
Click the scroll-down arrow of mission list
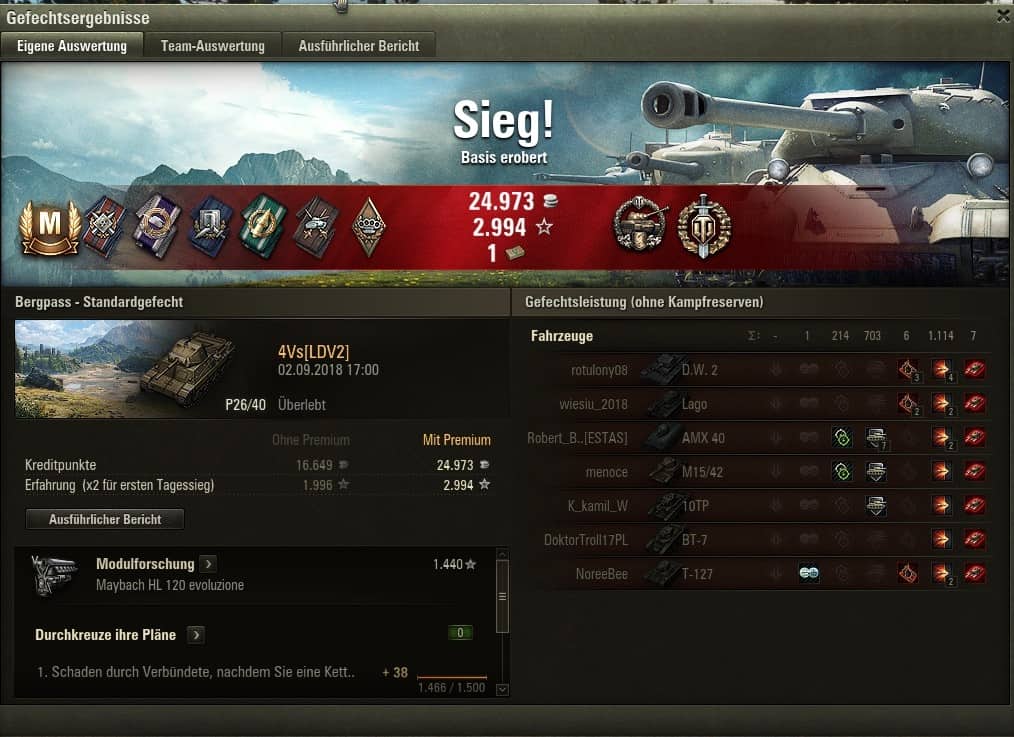[502, 688]
